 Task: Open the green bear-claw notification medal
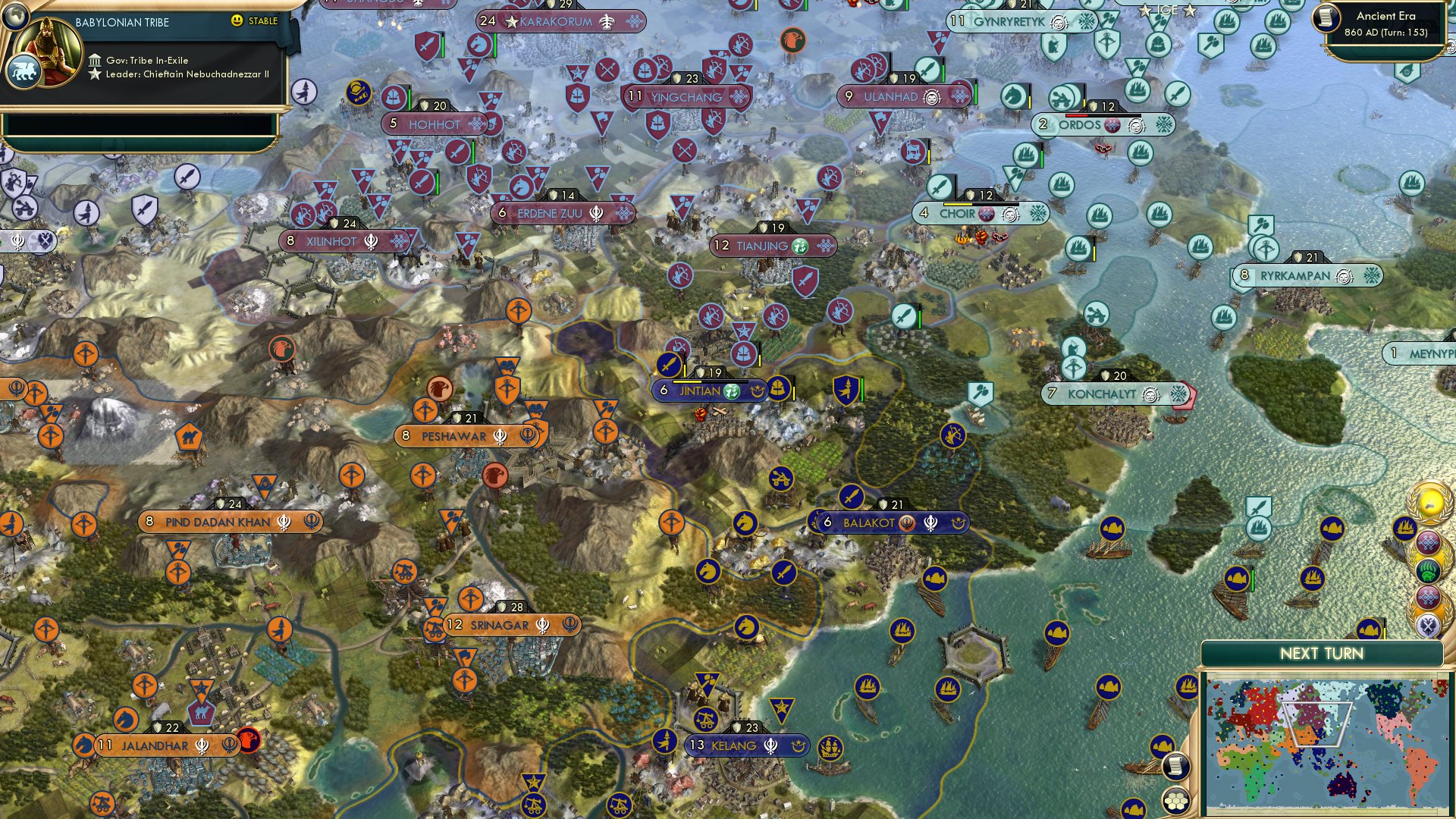[1429, 570]
